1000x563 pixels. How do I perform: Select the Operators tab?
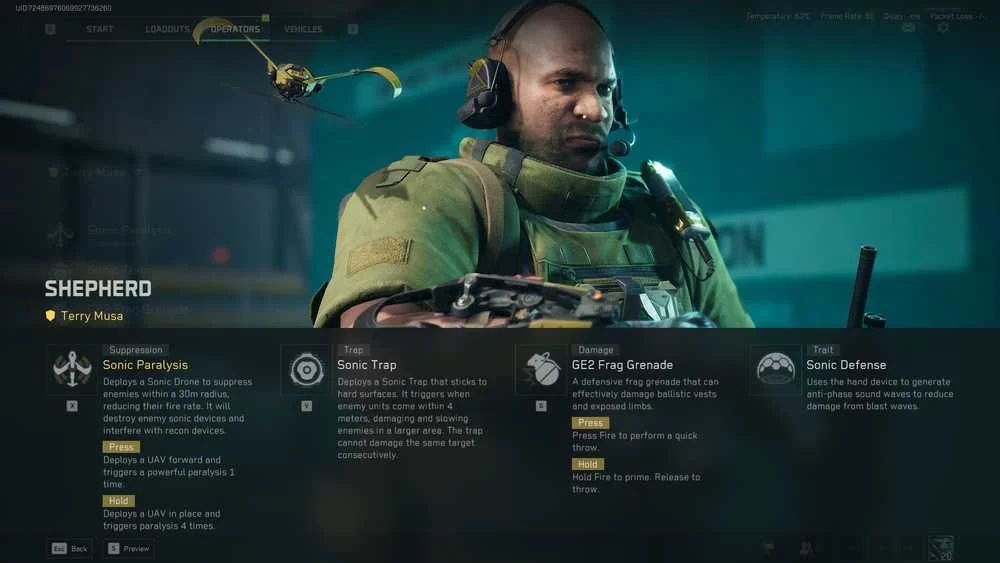235,29
